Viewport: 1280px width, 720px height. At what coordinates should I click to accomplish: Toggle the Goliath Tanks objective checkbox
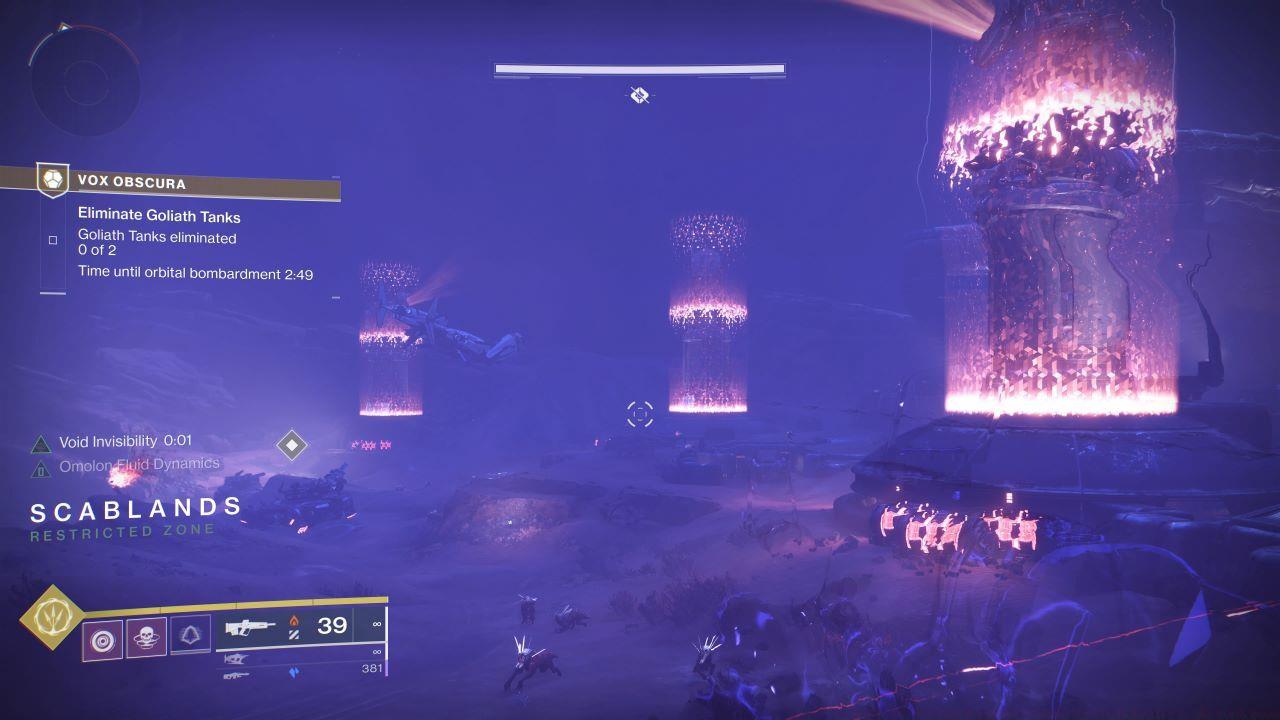[53, 240]
